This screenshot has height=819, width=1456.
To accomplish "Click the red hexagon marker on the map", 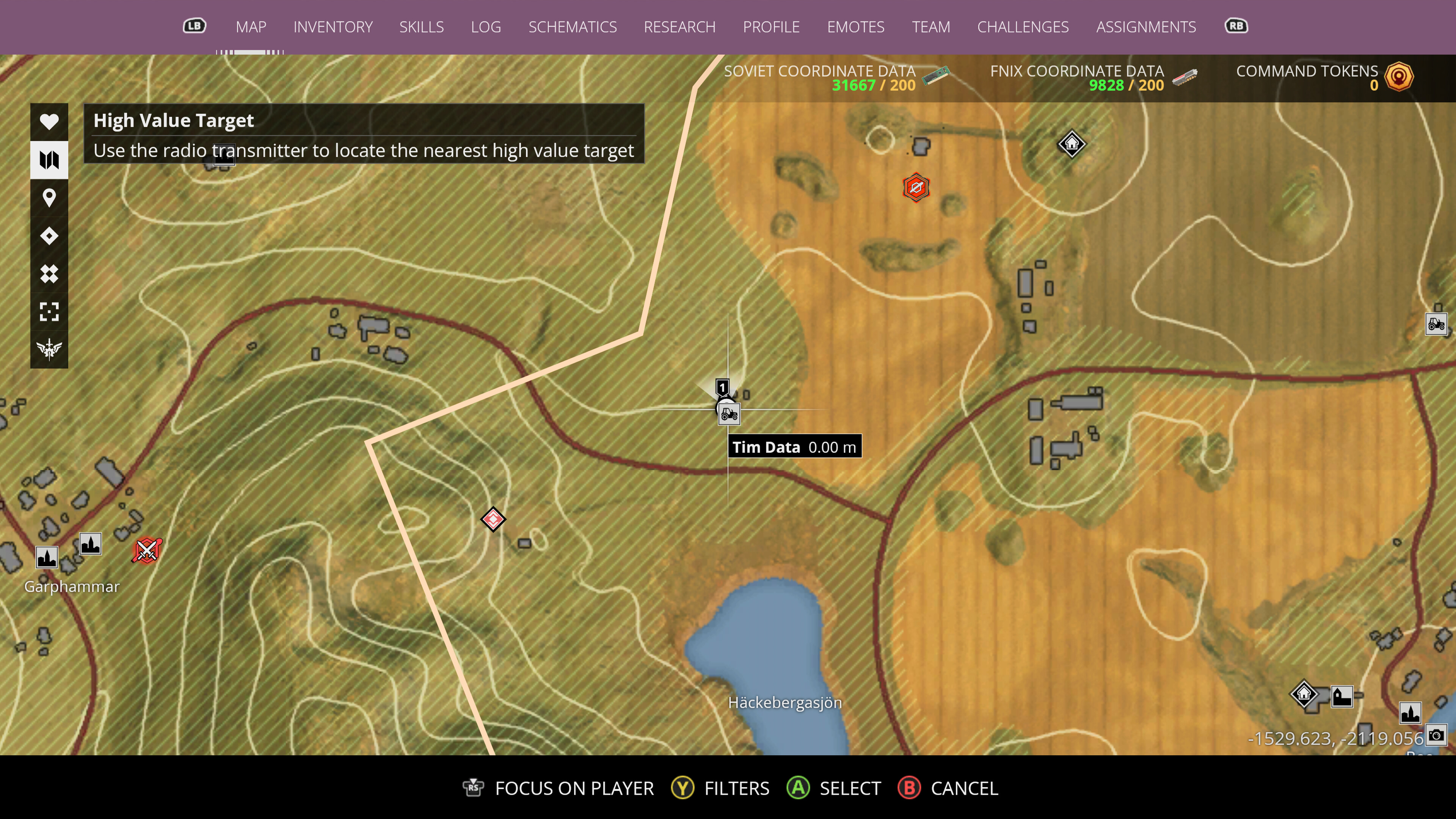I will (x=916, y=188).
